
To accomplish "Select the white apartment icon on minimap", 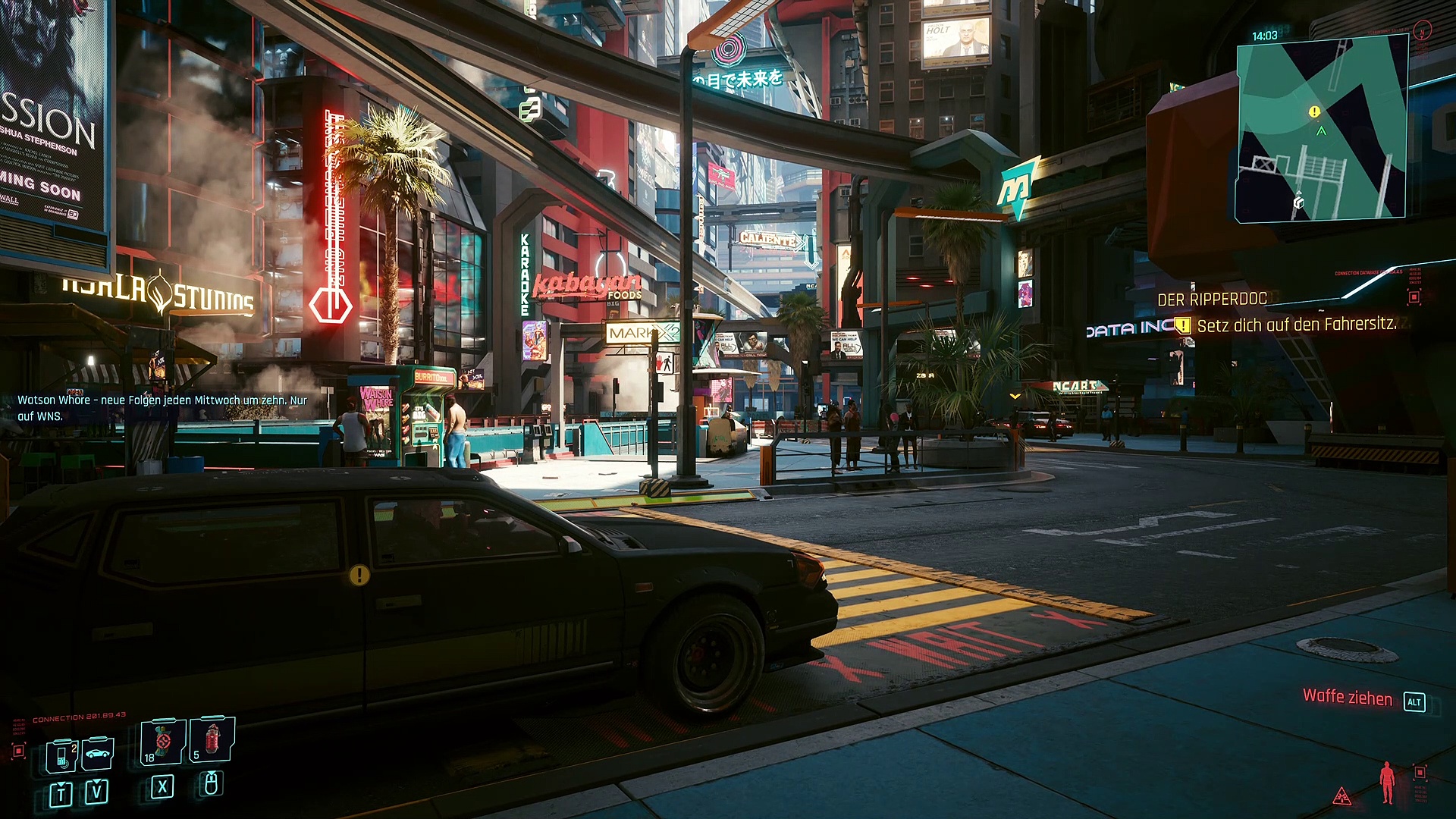I will pyautogui.click(x=1298, y=202).
